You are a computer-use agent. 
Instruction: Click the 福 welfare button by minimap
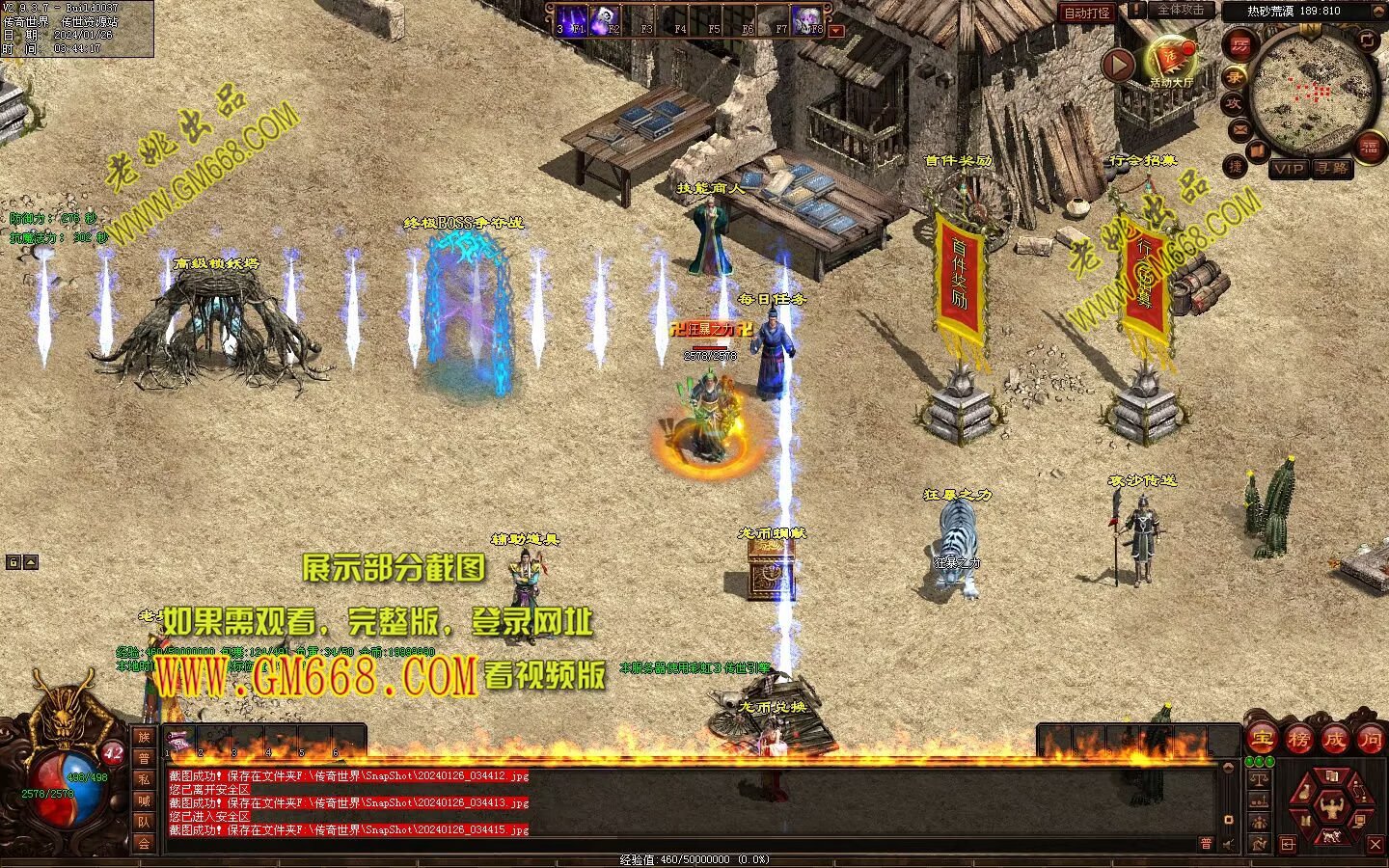[1369, 147]
